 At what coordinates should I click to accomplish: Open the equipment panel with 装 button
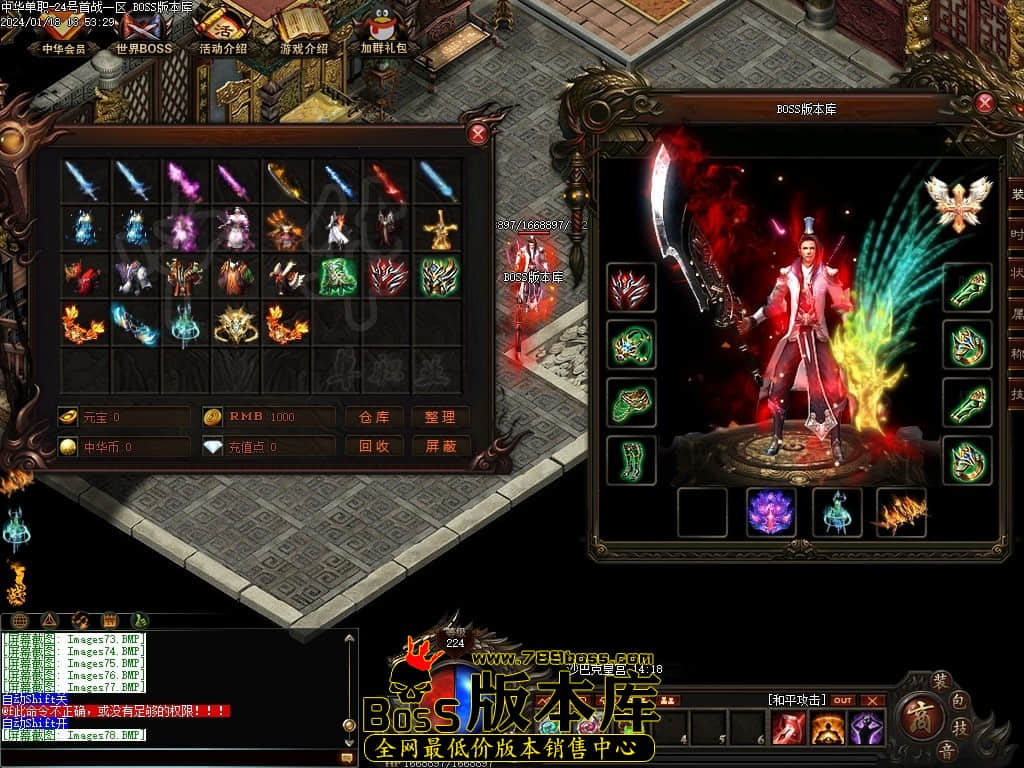(x=941, y=680)
